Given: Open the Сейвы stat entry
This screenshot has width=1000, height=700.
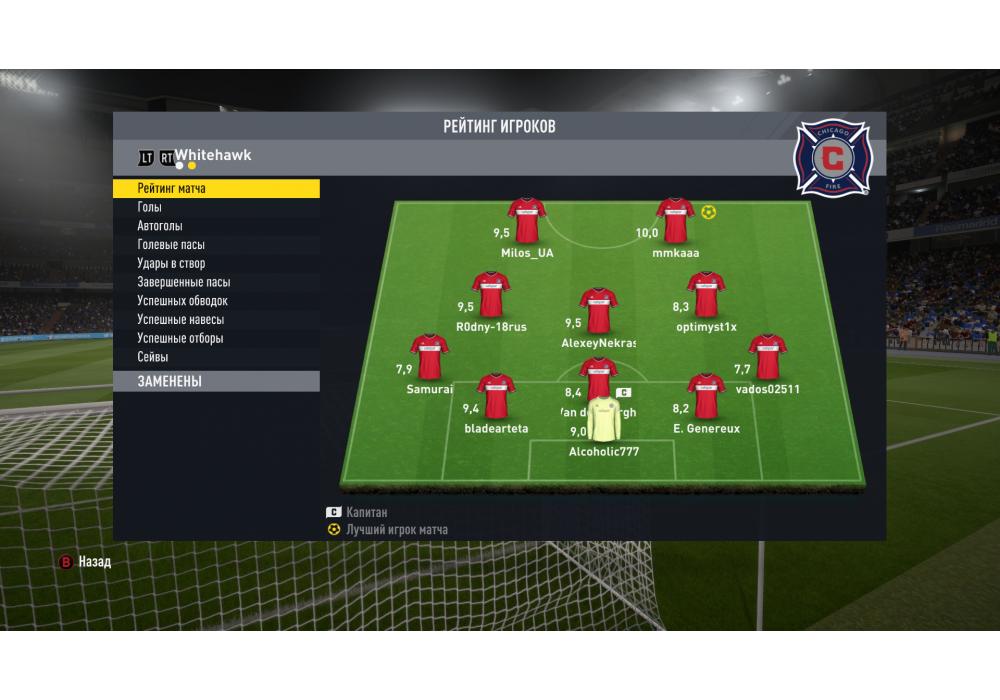Looking at the screenshot, I should click(x=153, y=357).
